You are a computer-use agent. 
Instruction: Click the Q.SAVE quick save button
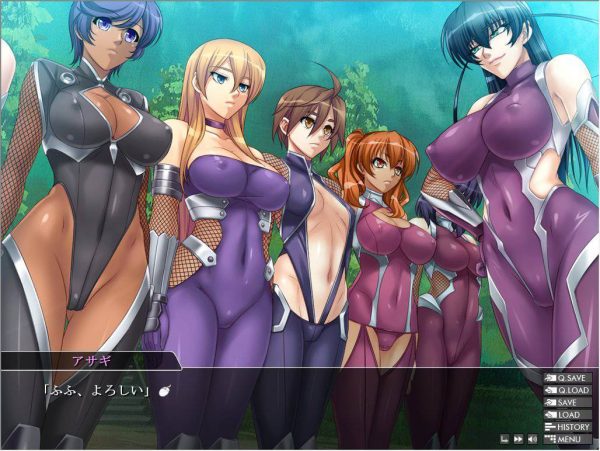pyautogui.click(x=567, y=378)
